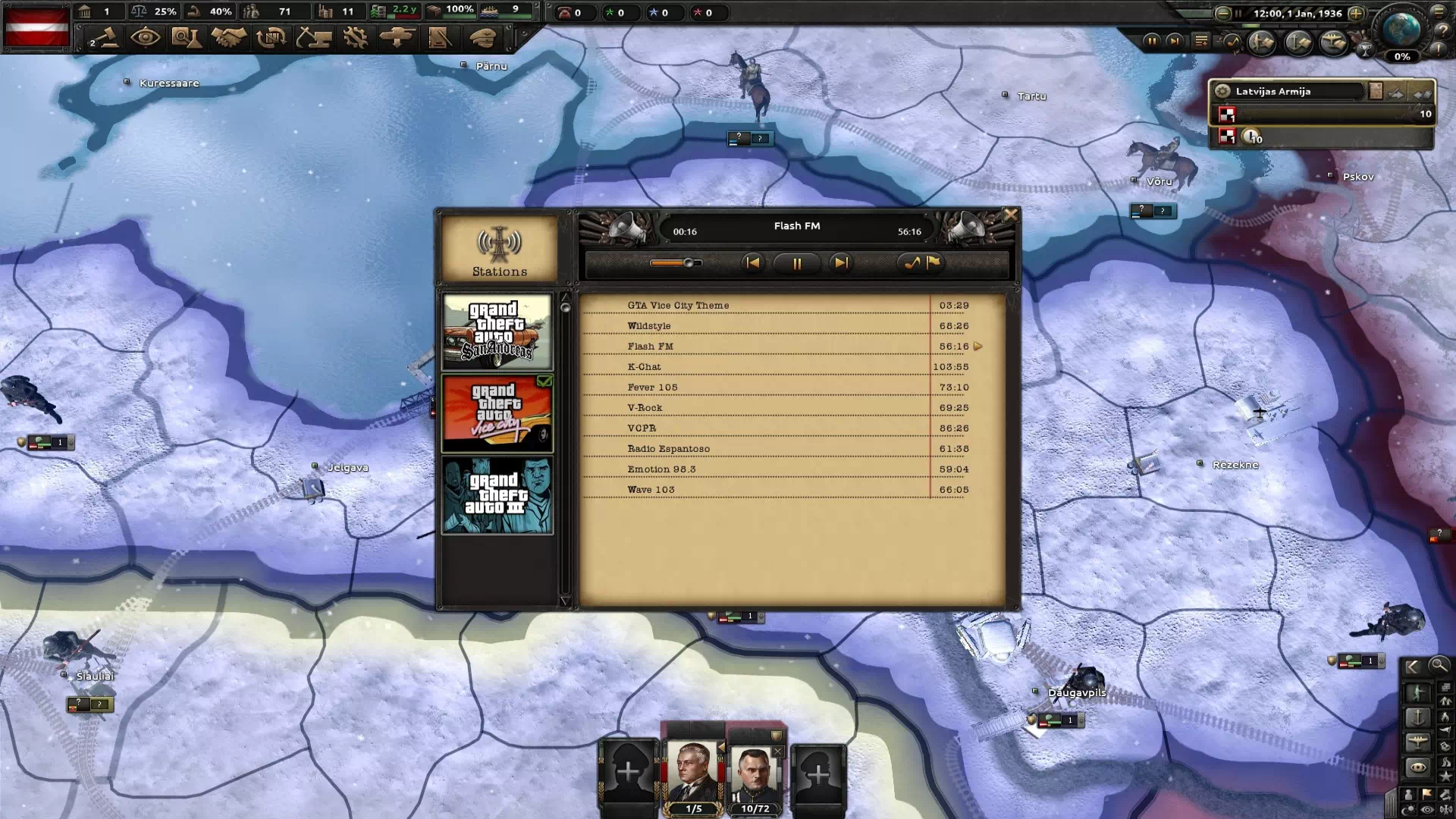Image resolution: width=1456 pixels, height=819 pixels.
Task: Play the V-Rock track
Action: coord(645,408)
